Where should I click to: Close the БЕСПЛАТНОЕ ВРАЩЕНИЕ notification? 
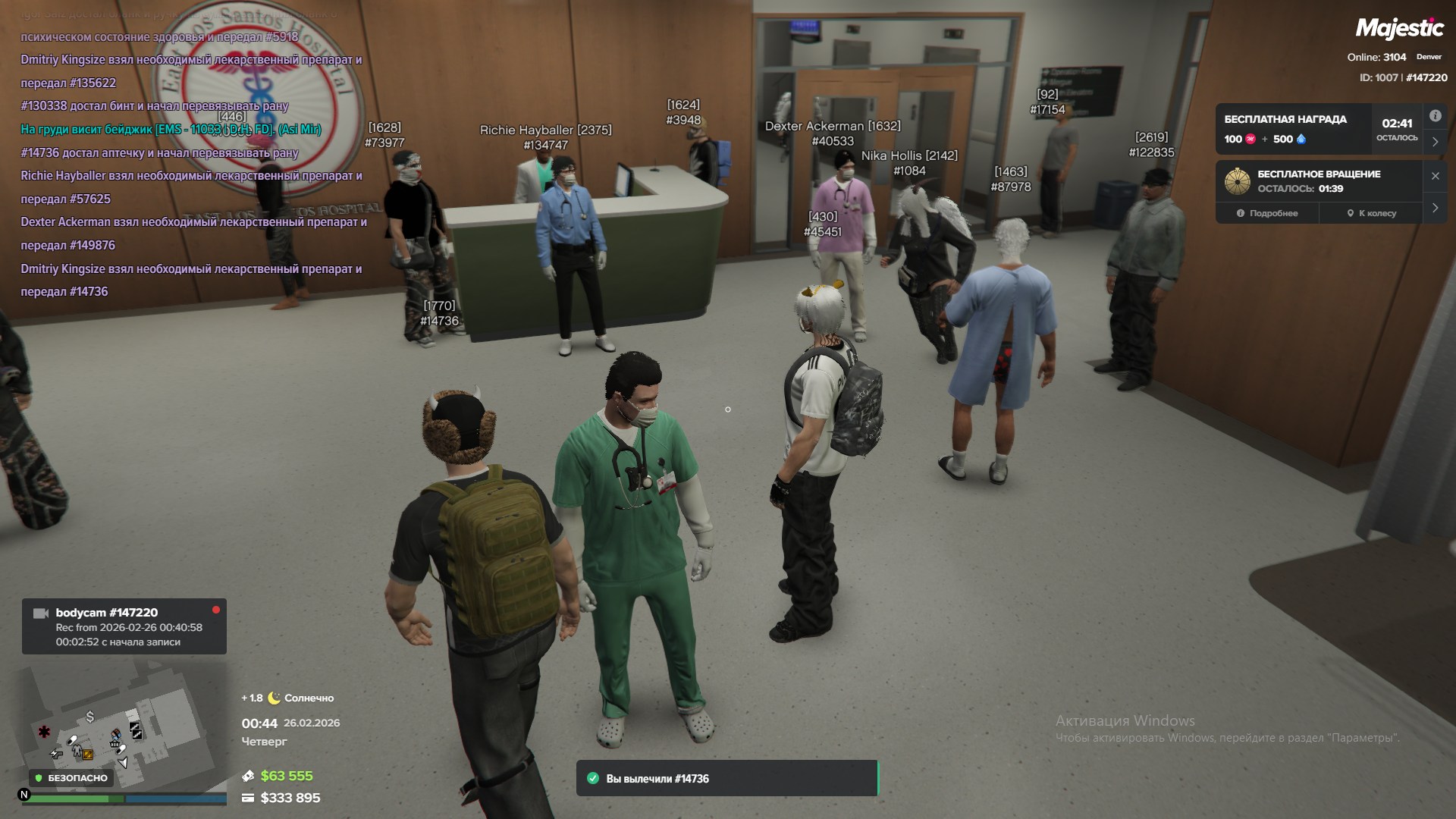[x=1435, y=176]
